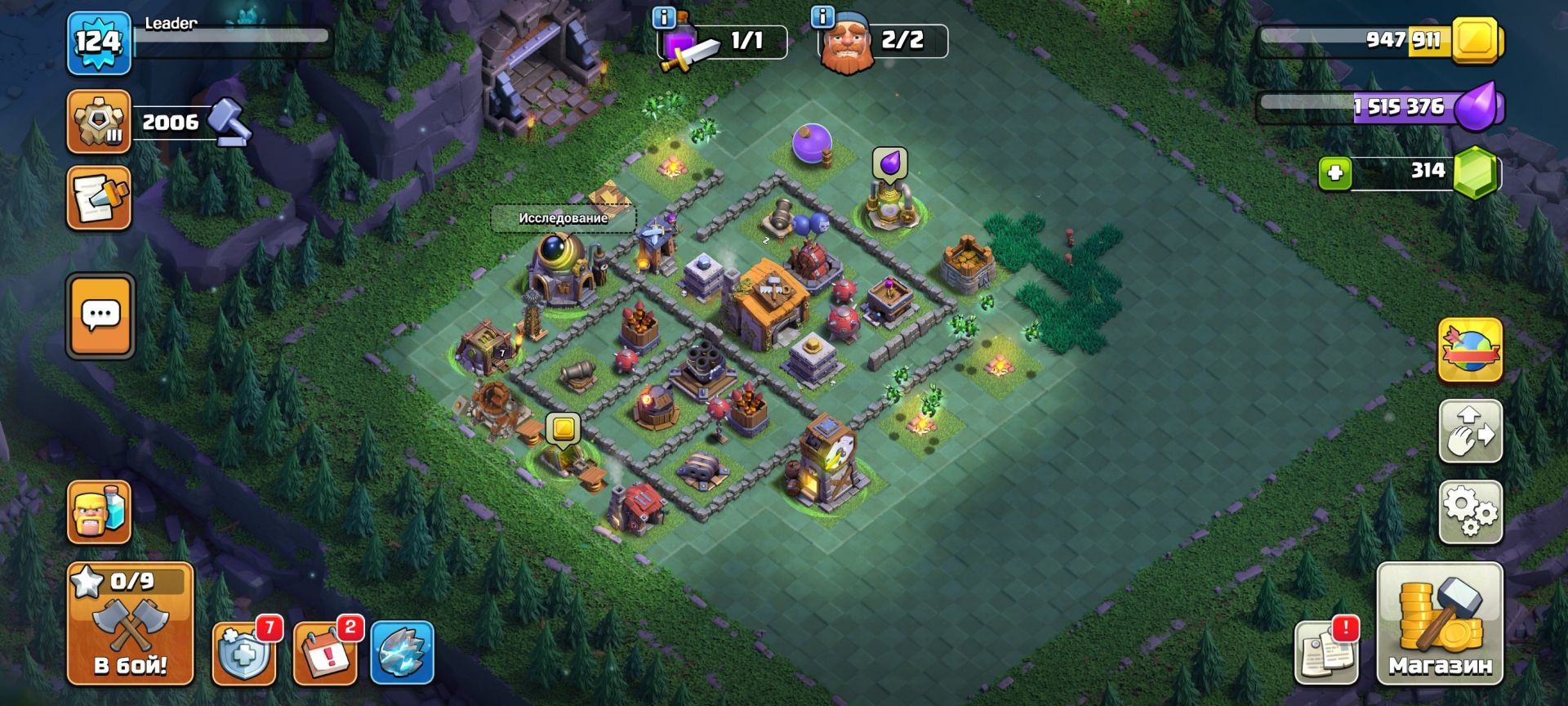Show info for the 2/2 builders status
This screenshot has height=706, width=1568.
[822, 16]
